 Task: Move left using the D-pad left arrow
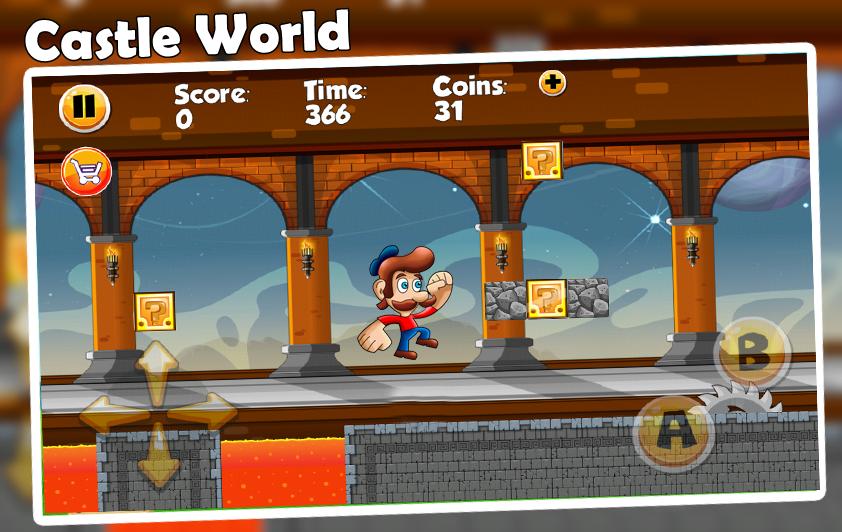click(x=107, y=412)
